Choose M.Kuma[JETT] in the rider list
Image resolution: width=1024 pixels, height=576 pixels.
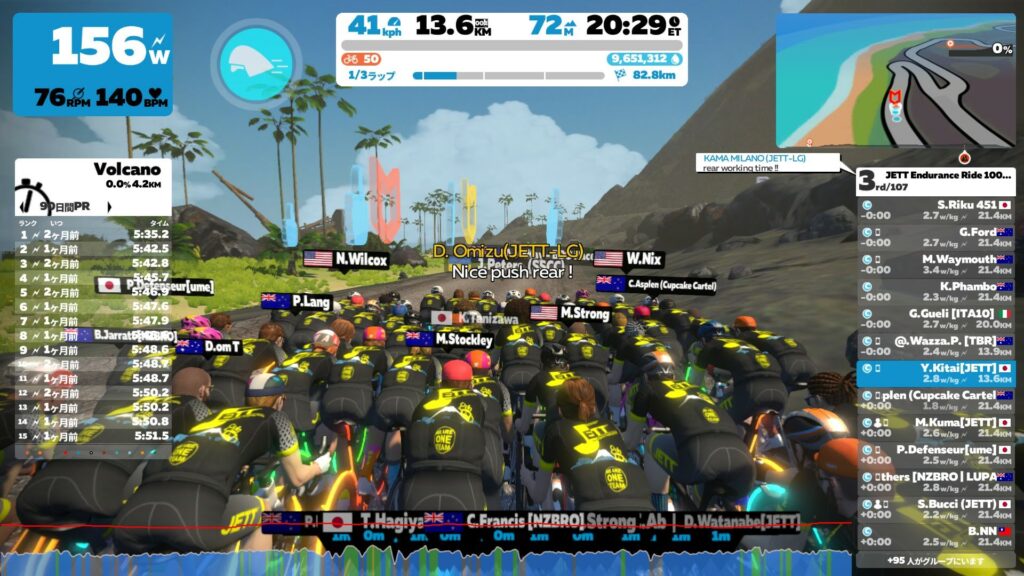pyautogui.click(x=935, y=427)
